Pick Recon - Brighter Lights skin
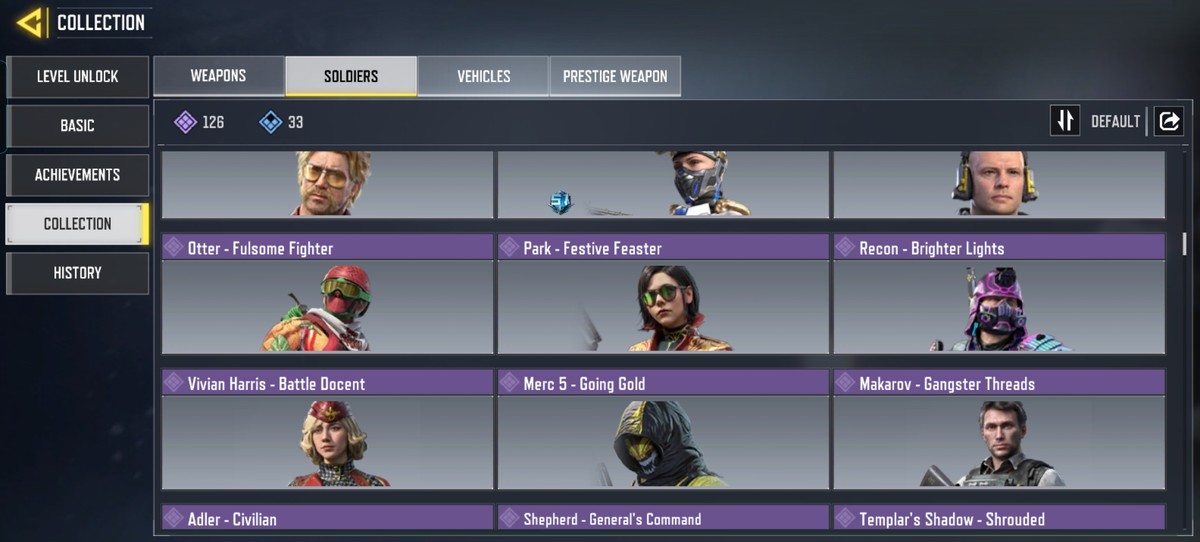1200x542 pixels. (999, 294)
